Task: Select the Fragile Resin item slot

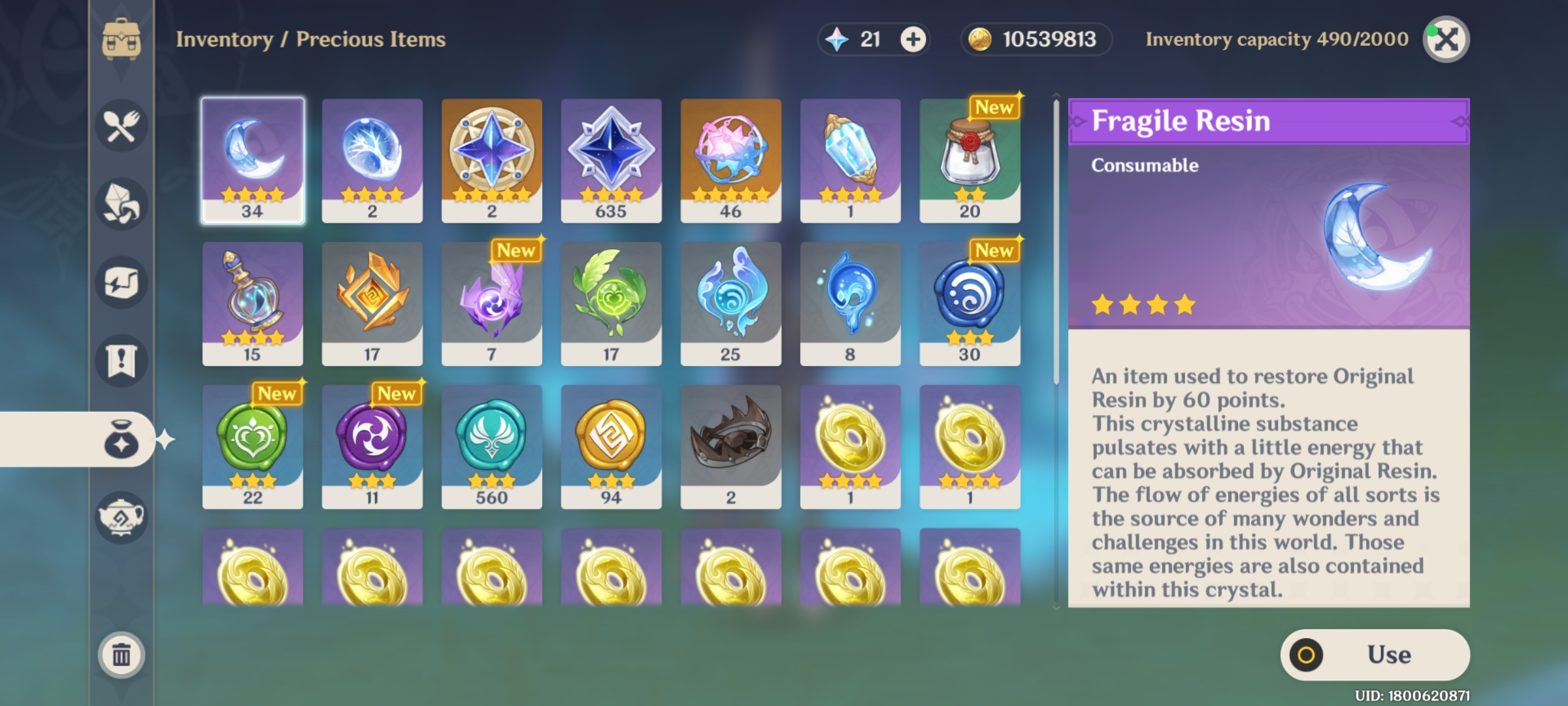Action: [253, 157]
